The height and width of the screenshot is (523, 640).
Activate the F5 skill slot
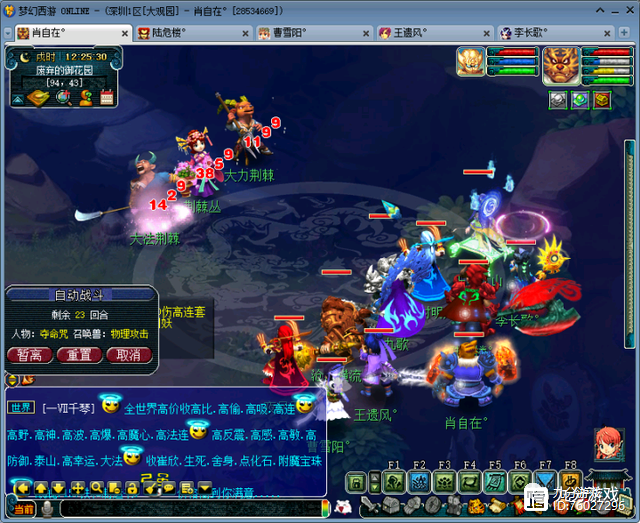pos(495,482)
